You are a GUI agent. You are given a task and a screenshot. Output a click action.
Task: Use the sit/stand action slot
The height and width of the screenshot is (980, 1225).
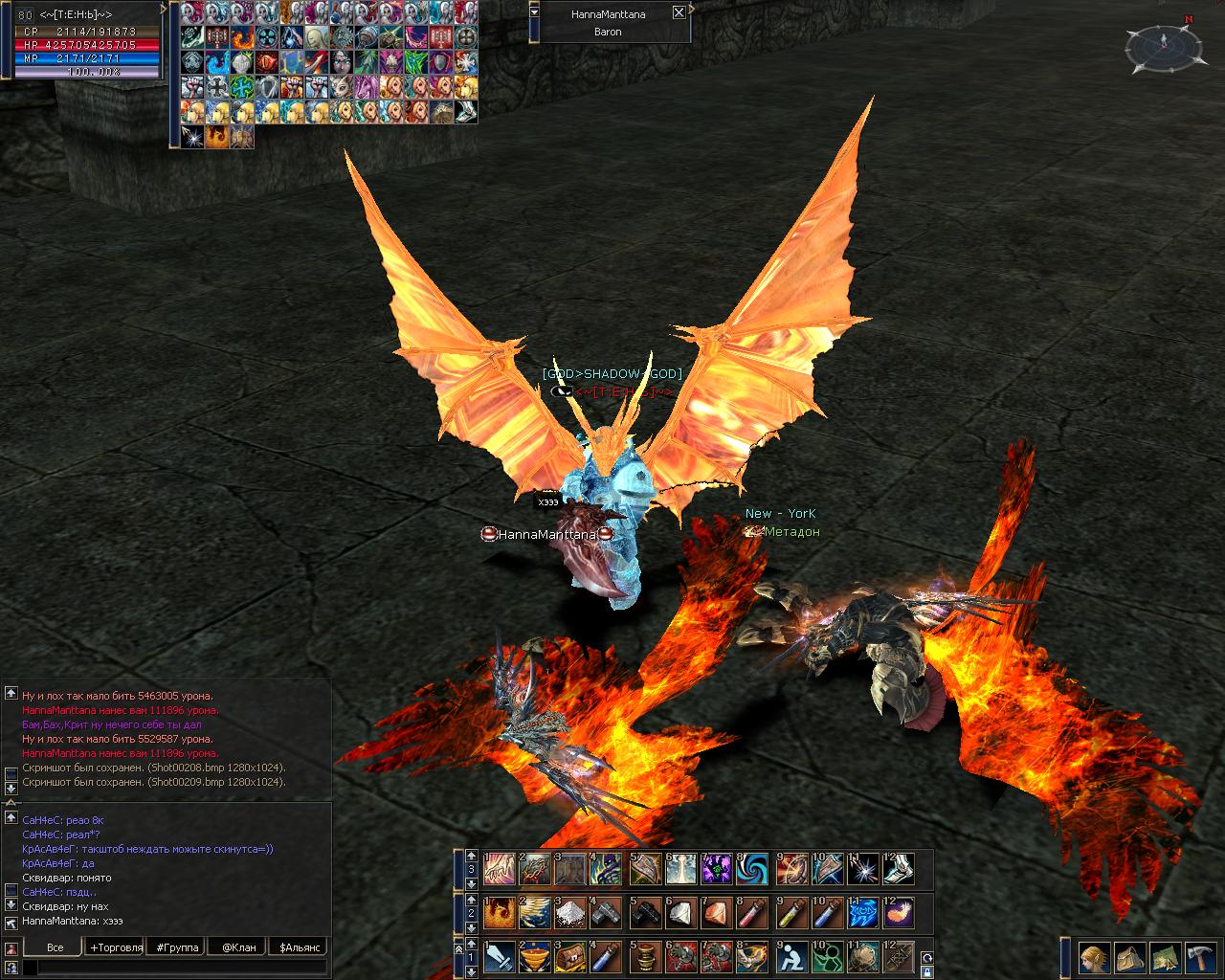(792, 957)
